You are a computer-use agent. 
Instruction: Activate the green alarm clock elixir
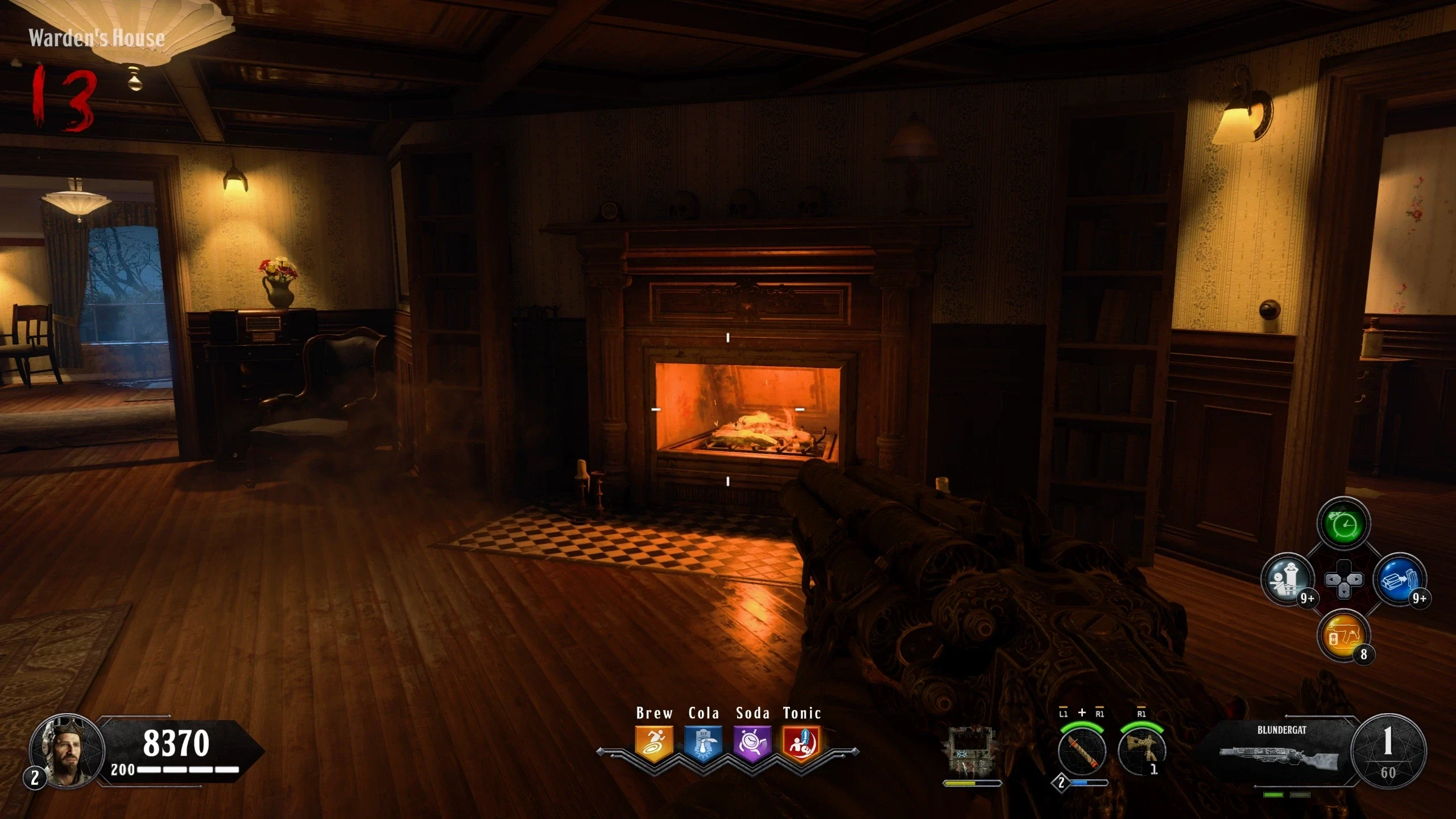[x=1343, y=524]
